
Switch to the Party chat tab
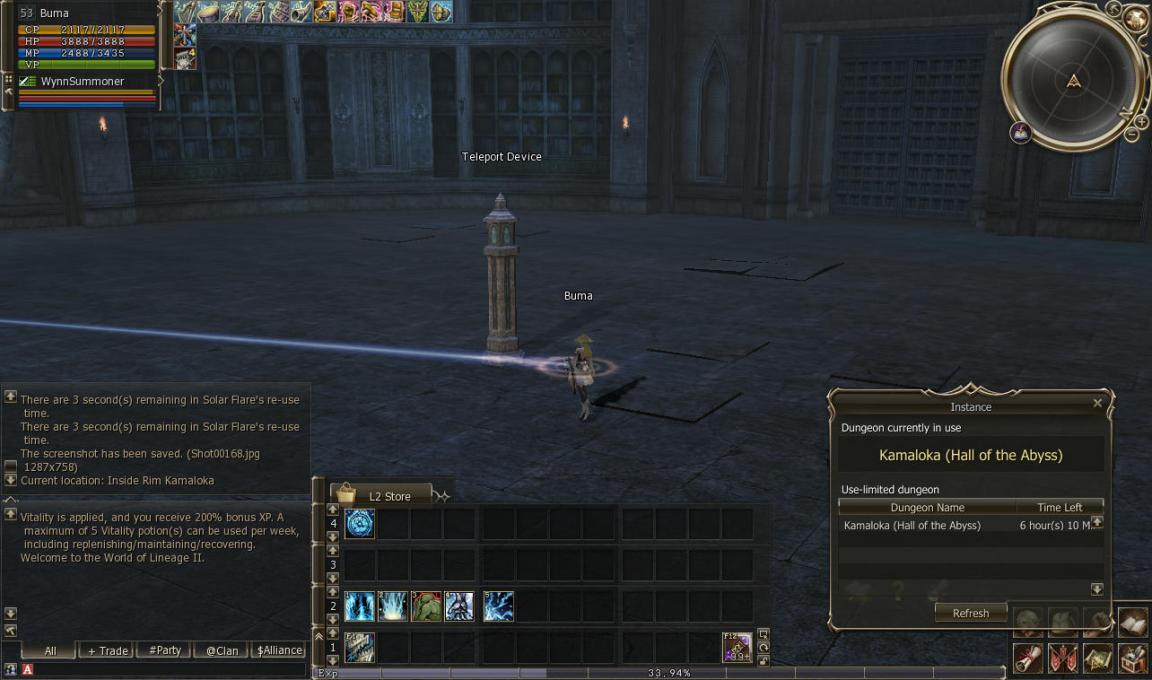[165, 650]
